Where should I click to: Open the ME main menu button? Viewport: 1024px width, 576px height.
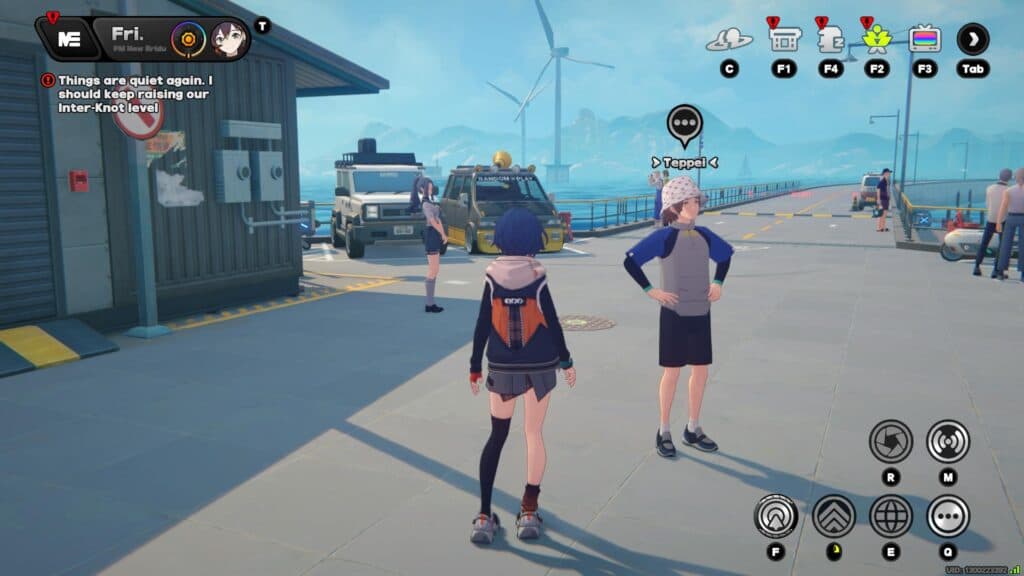(69, 39)
